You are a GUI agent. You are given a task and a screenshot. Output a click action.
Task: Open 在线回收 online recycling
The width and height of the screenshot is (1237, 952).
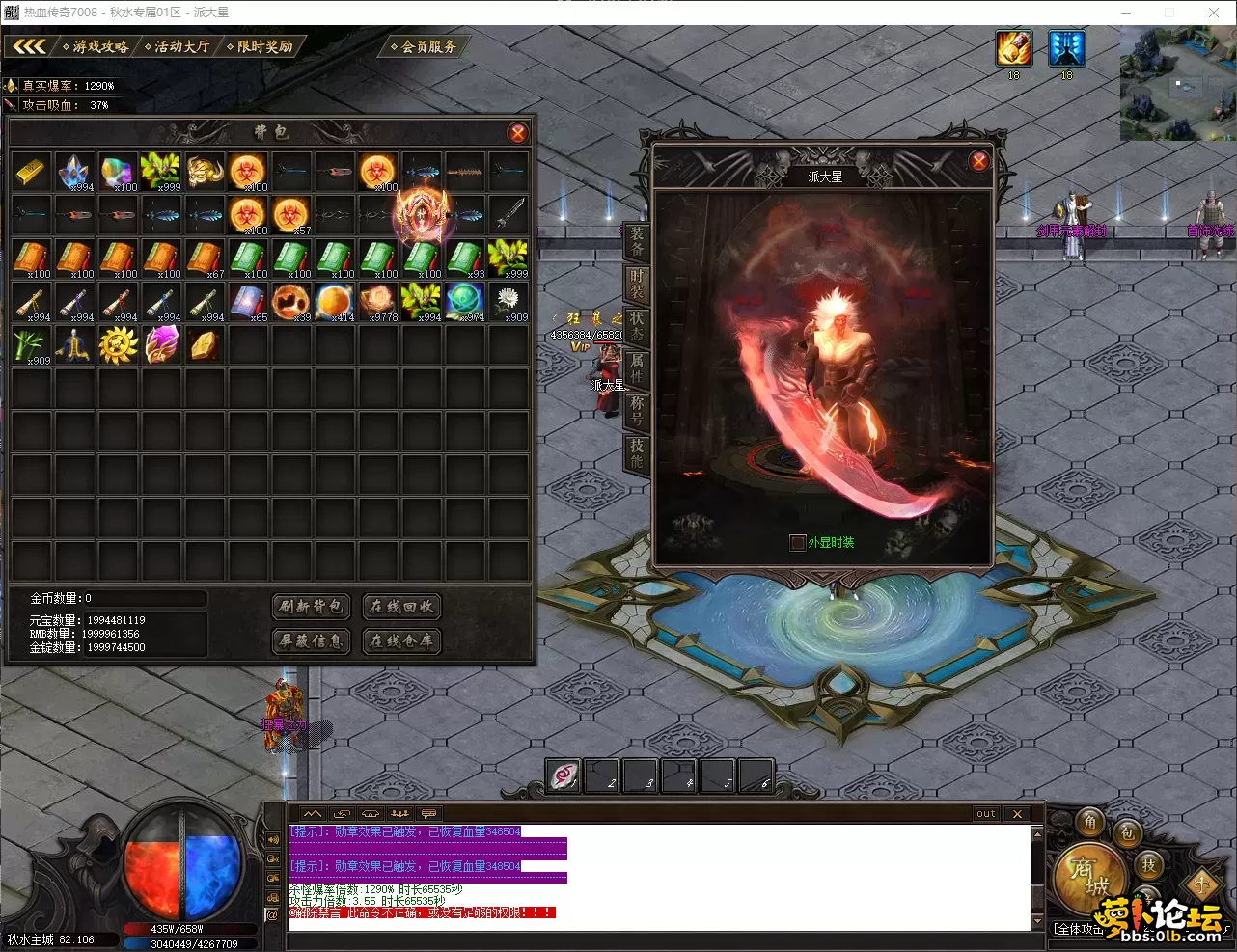401,606
